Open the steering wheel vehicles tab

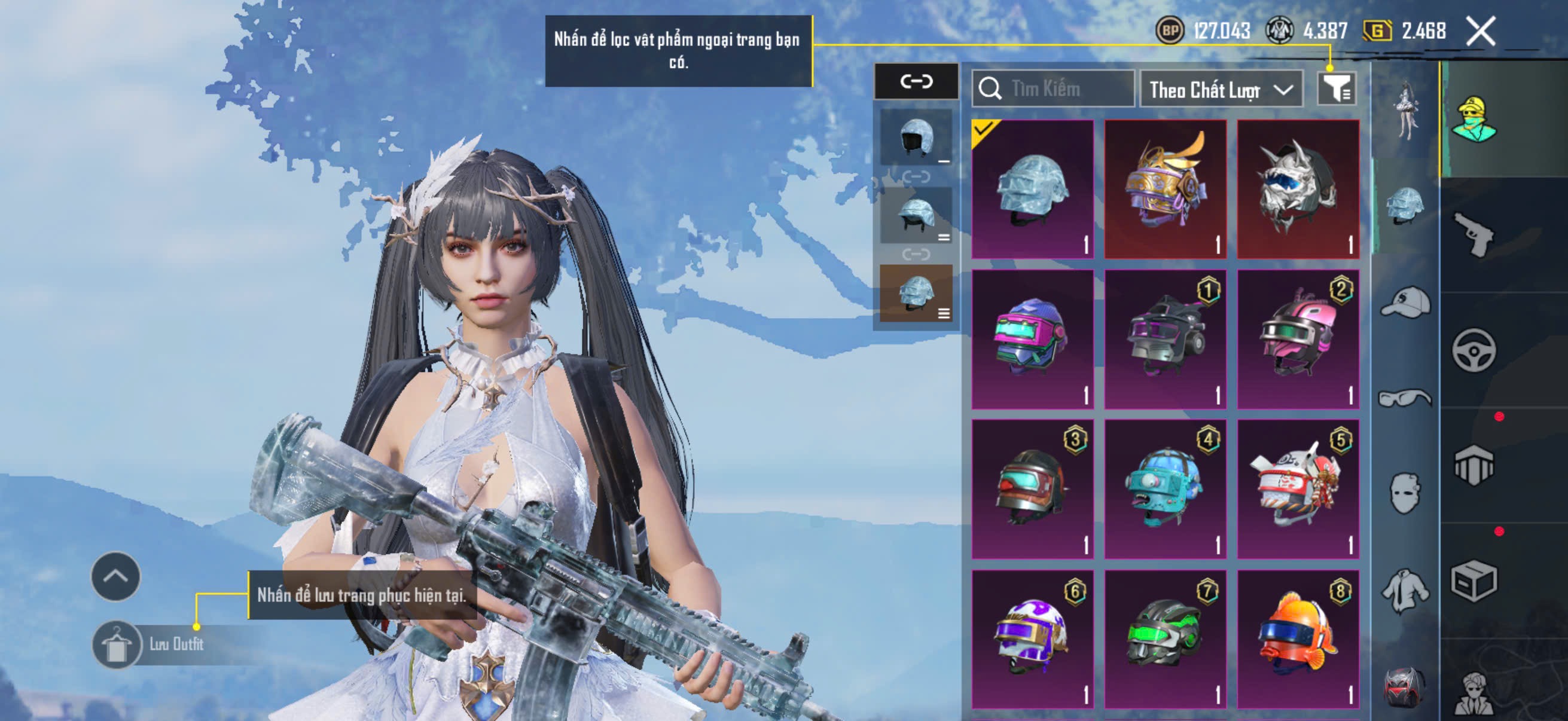[x=1473, y=350]
